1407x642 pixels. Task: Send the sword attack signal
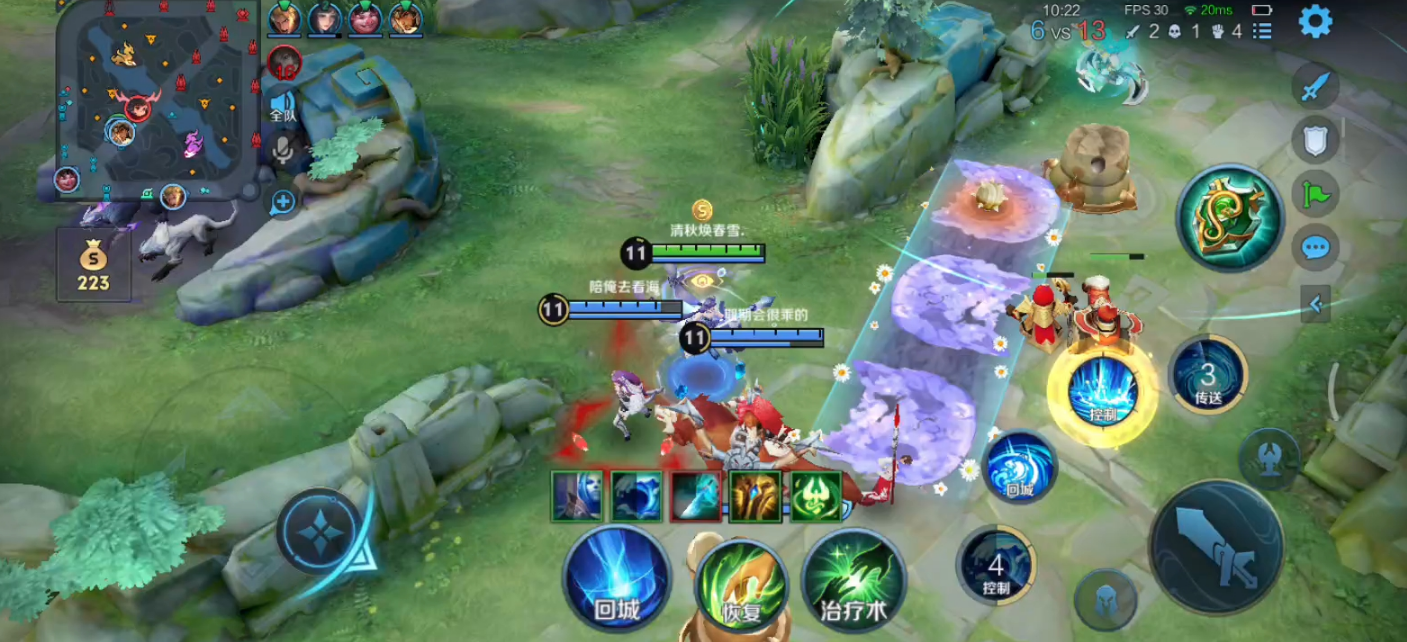(x=1315, y=86)
